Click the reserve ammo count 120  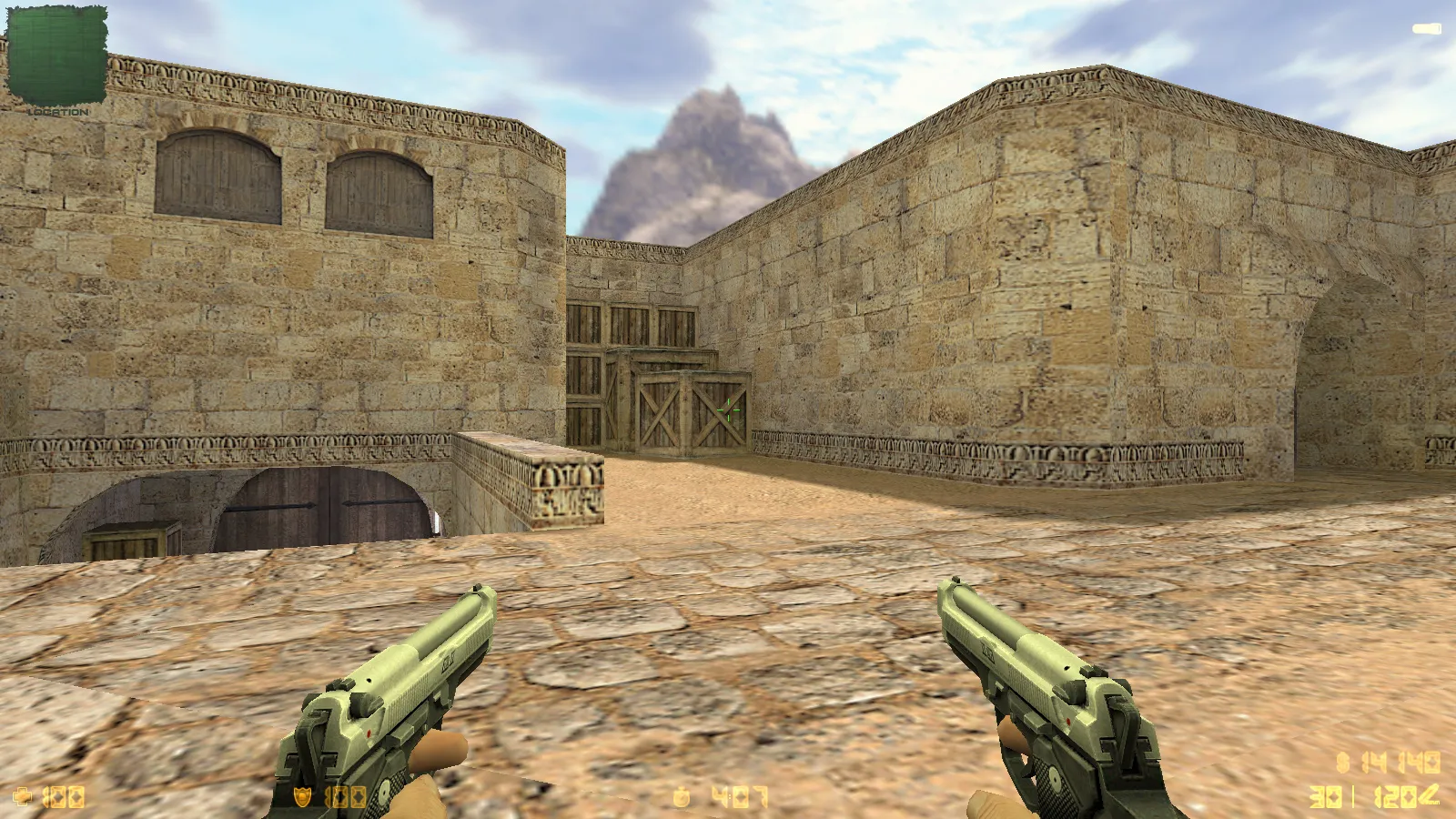click(x=1394, y=796)
